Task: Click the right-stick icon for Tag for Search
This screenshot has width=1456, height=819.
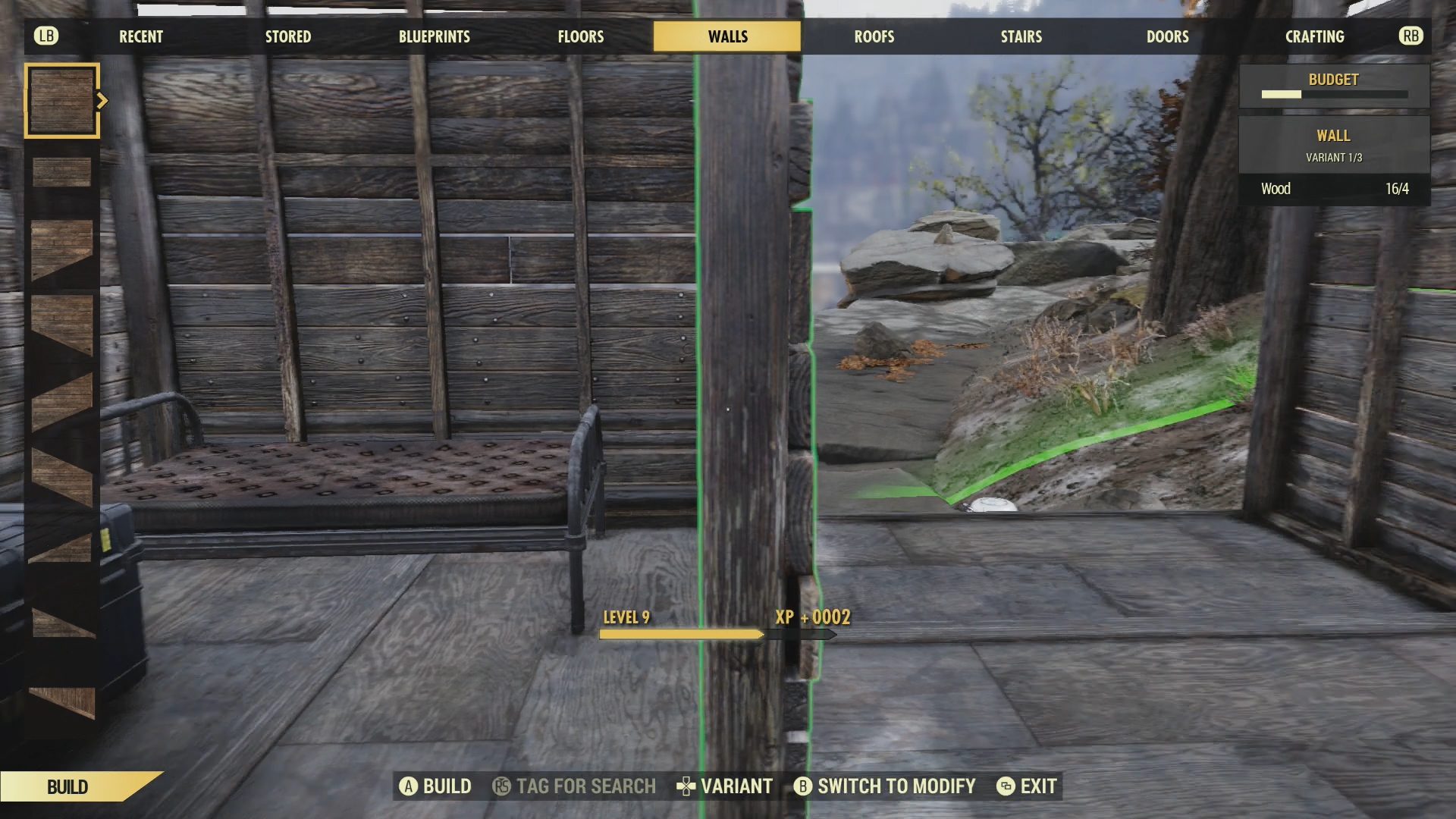Action: click(x=502, y=786)
